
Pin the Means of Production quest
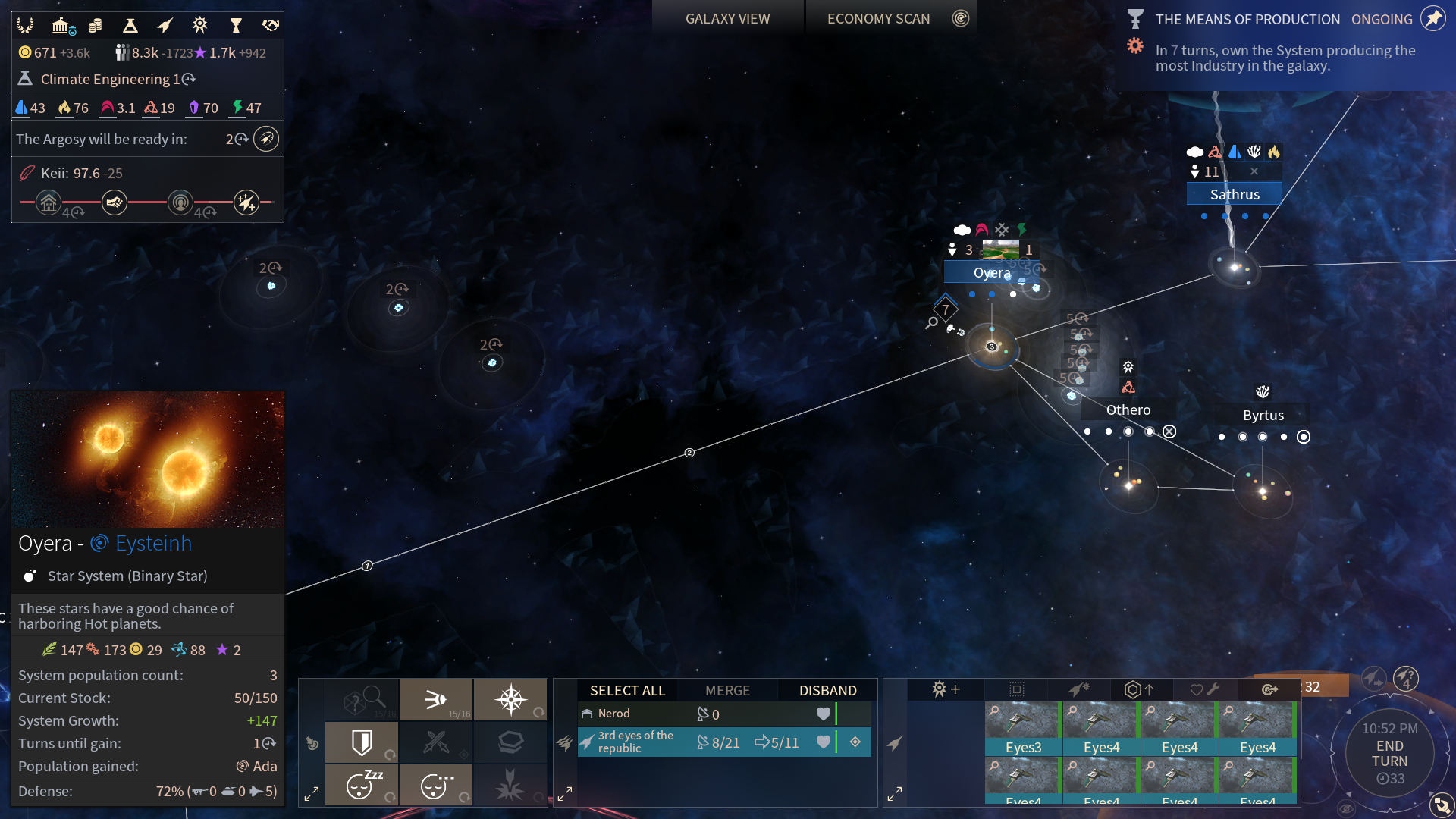tap(1432, 18)
